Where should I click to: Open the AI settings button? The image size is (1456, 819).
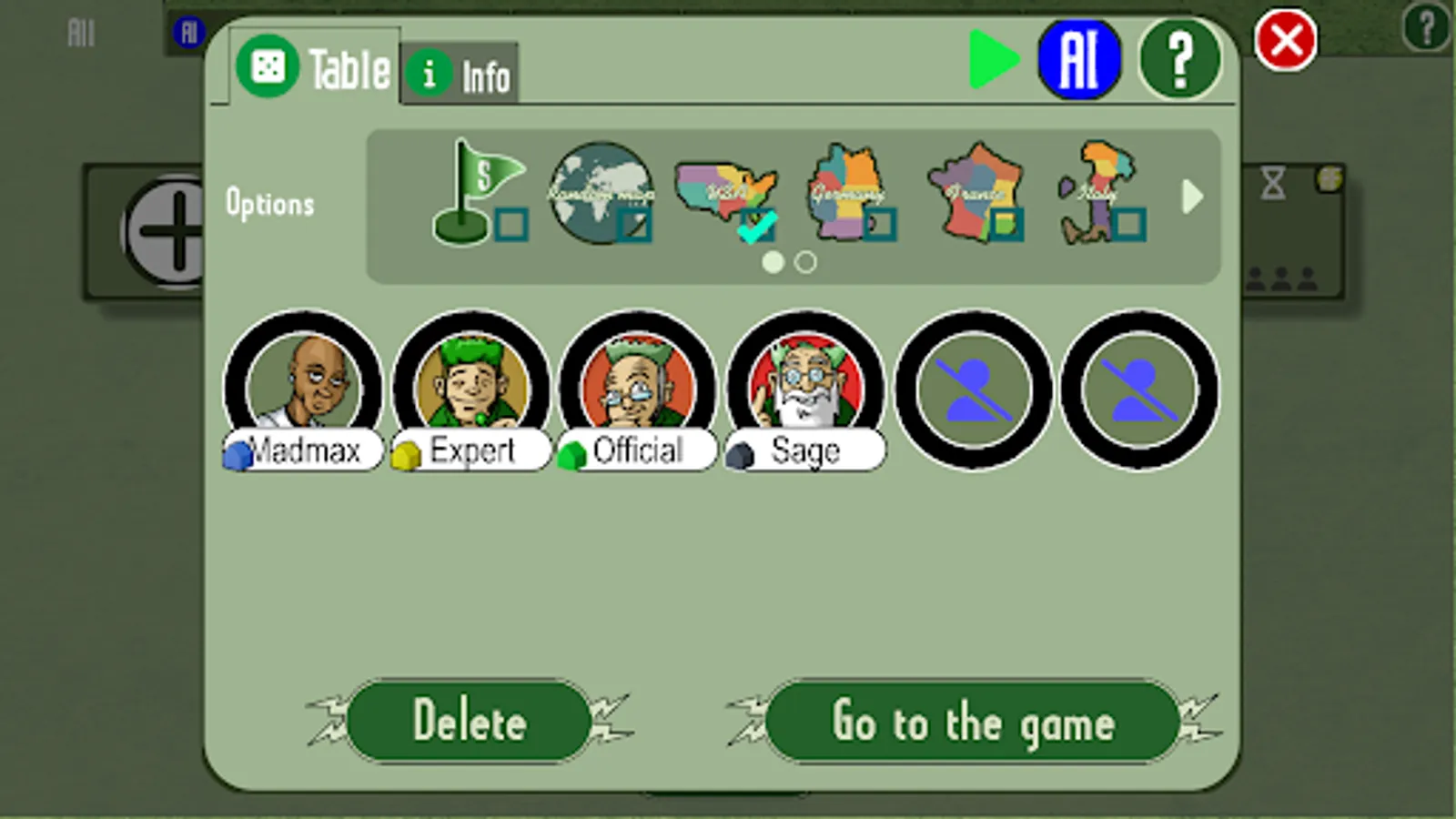pos(1079,58)
